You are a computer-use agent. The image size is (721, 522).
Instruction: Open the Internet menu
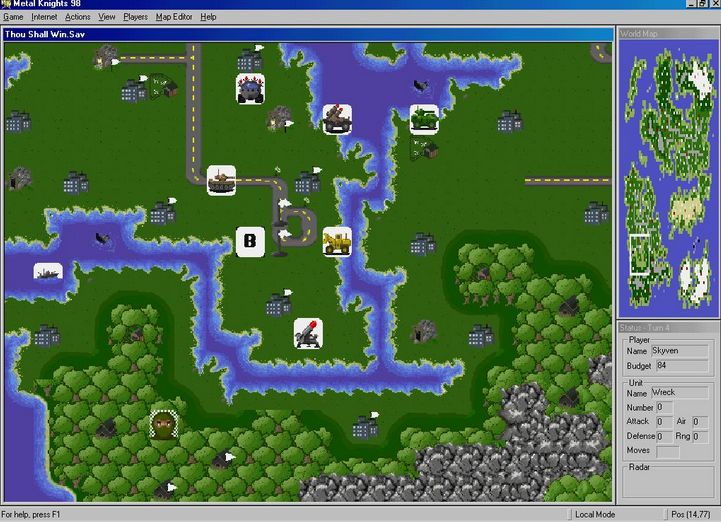point(44,17)
